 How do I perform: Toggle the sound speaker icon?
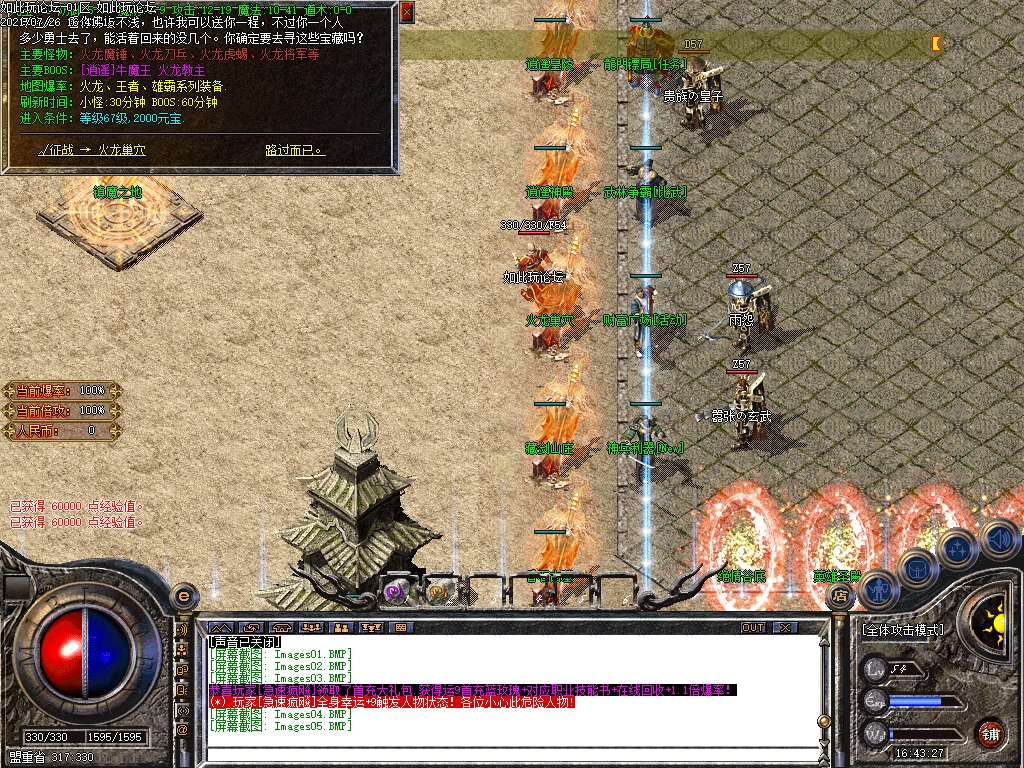[997, 539]
